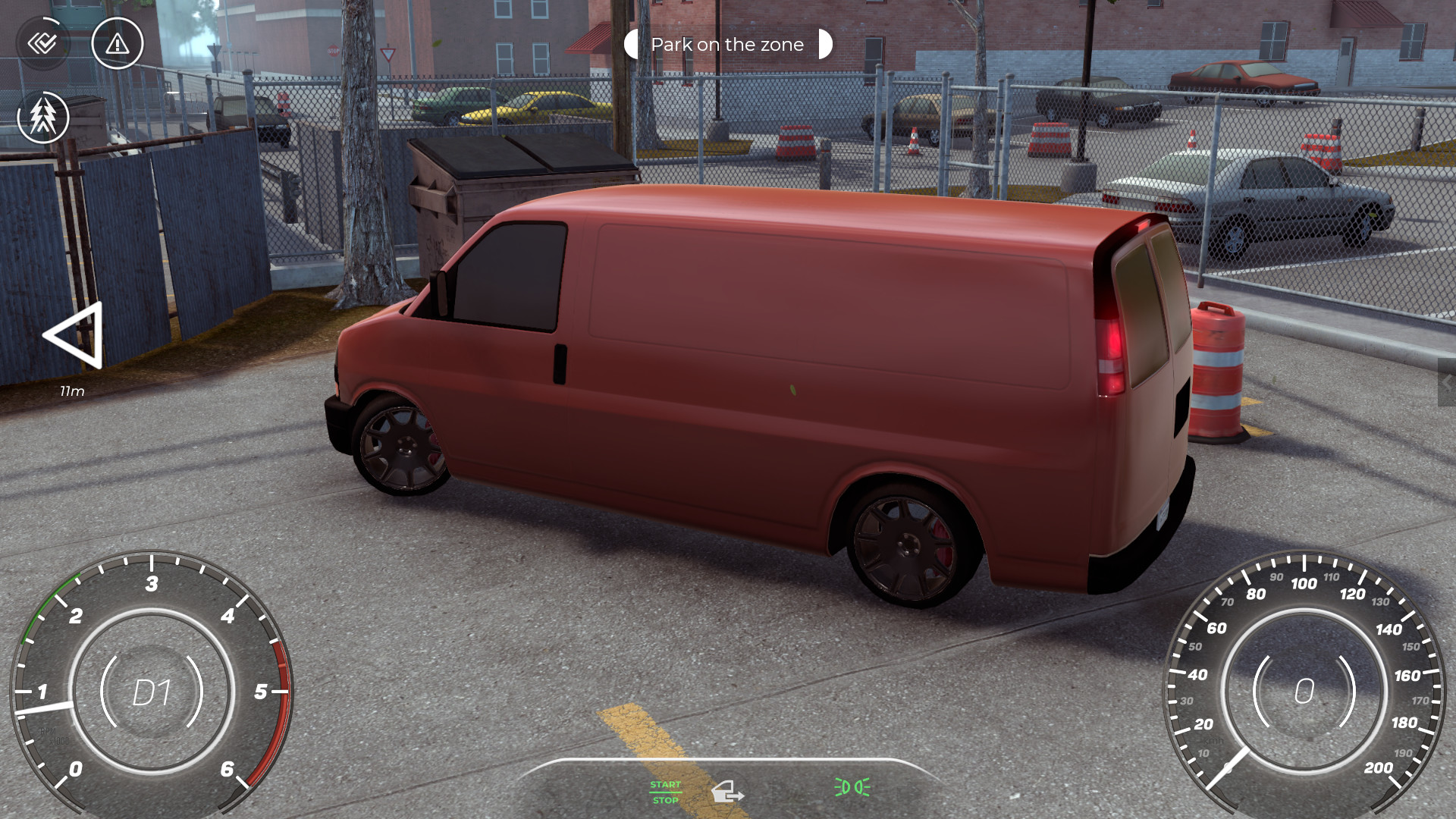Click the left chevron beside 'Park on the zone'

[631, 44]
